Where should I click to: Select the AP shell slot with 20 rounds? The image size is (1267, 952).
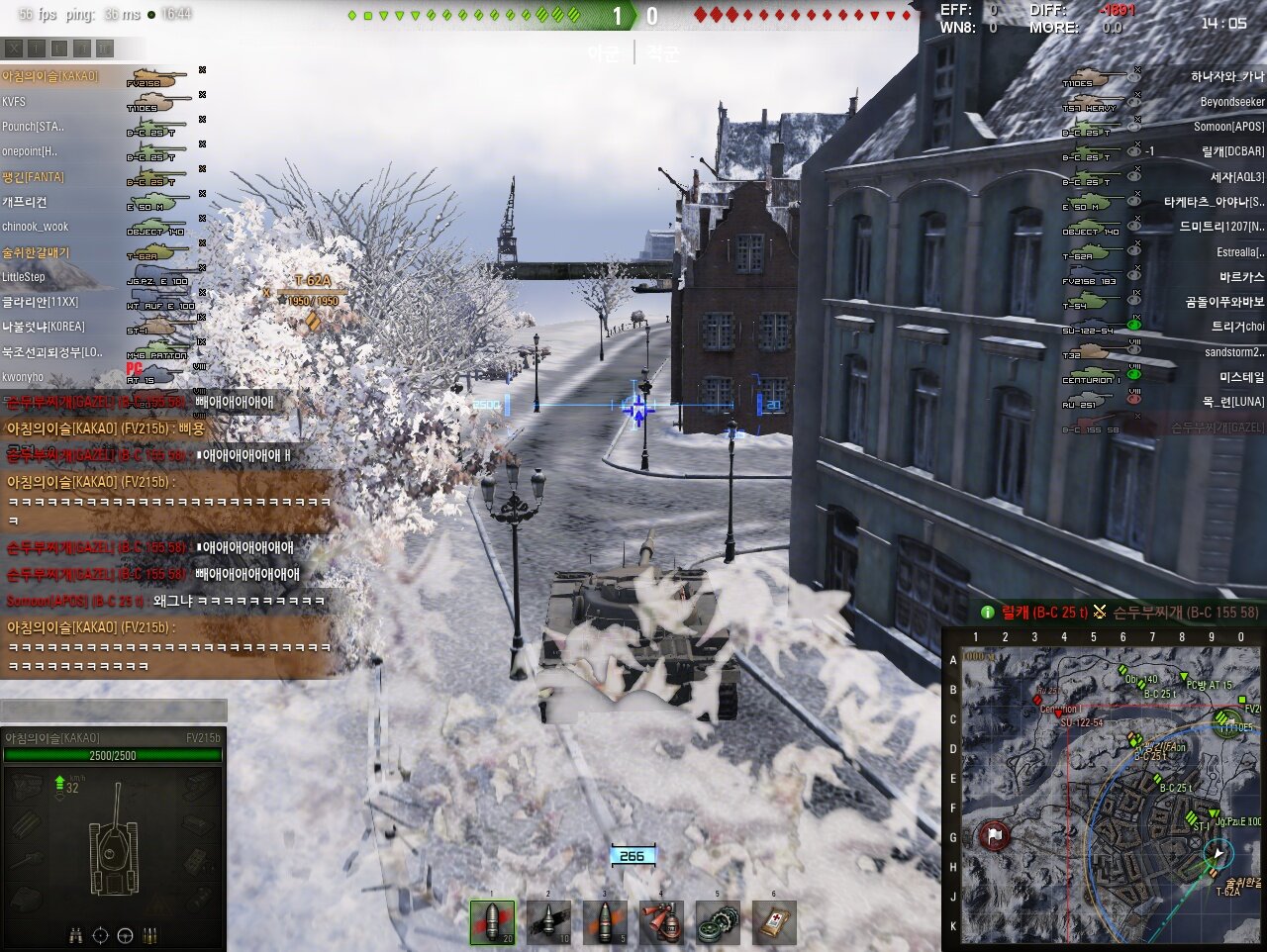(492, 922)
